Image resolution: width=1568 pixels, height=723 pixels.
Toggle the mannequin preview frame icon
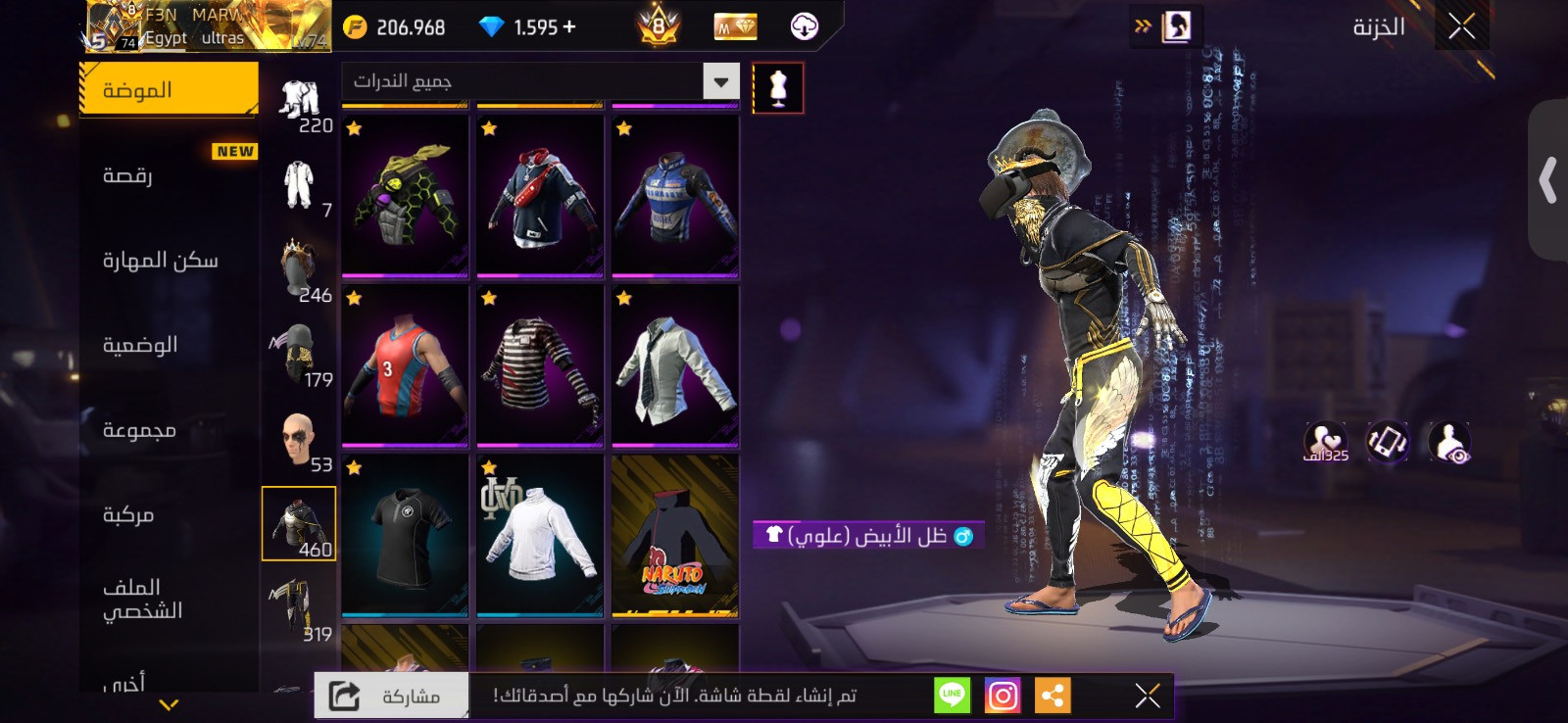(x=777, y=87)
